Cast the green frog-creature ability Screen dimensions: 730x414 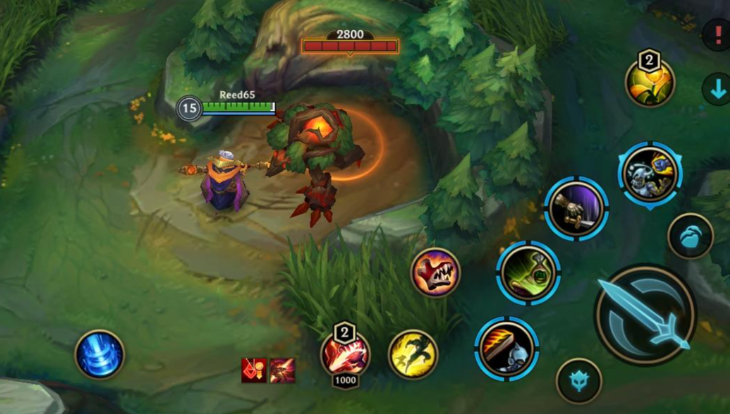point(528,272)
